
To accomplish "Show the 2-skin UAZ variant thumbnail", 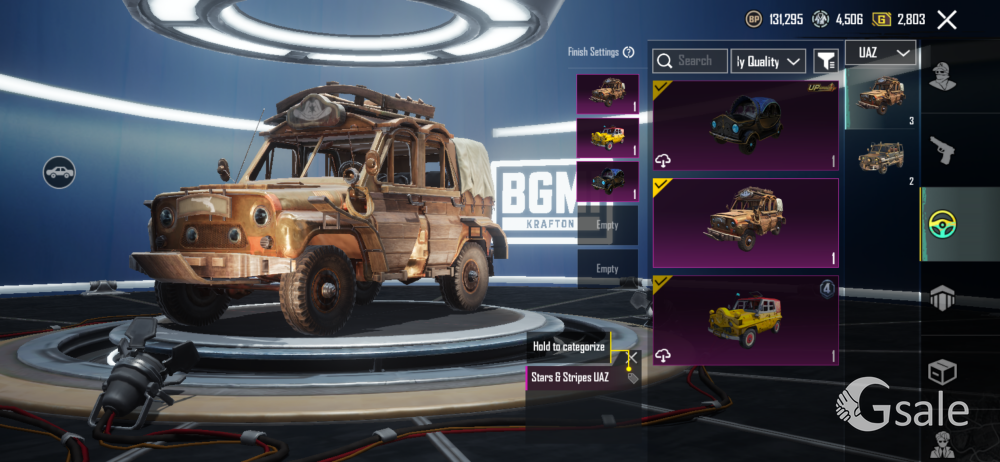I will click(881, 158).
